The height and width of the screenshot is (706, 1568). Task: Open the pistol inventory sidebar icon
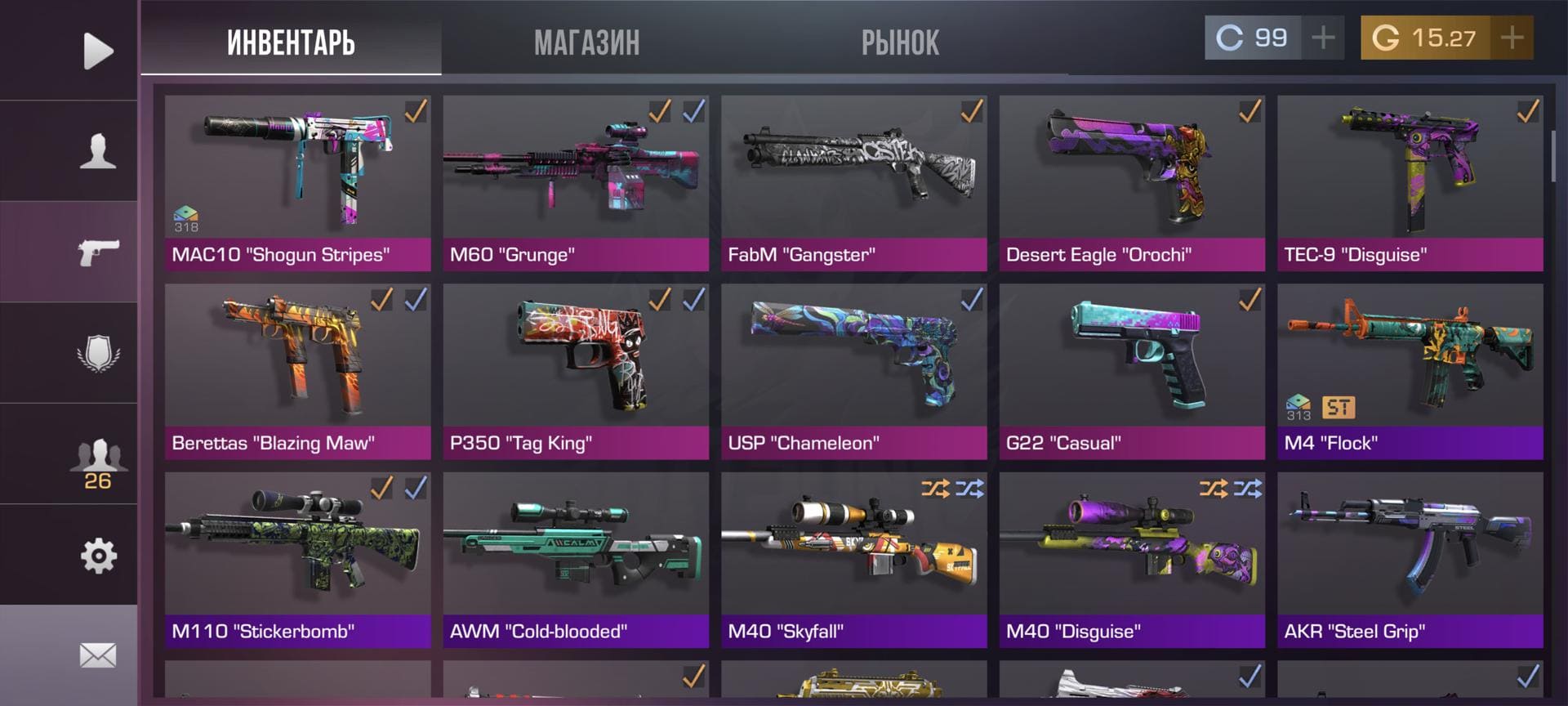[x=98, y=252]
